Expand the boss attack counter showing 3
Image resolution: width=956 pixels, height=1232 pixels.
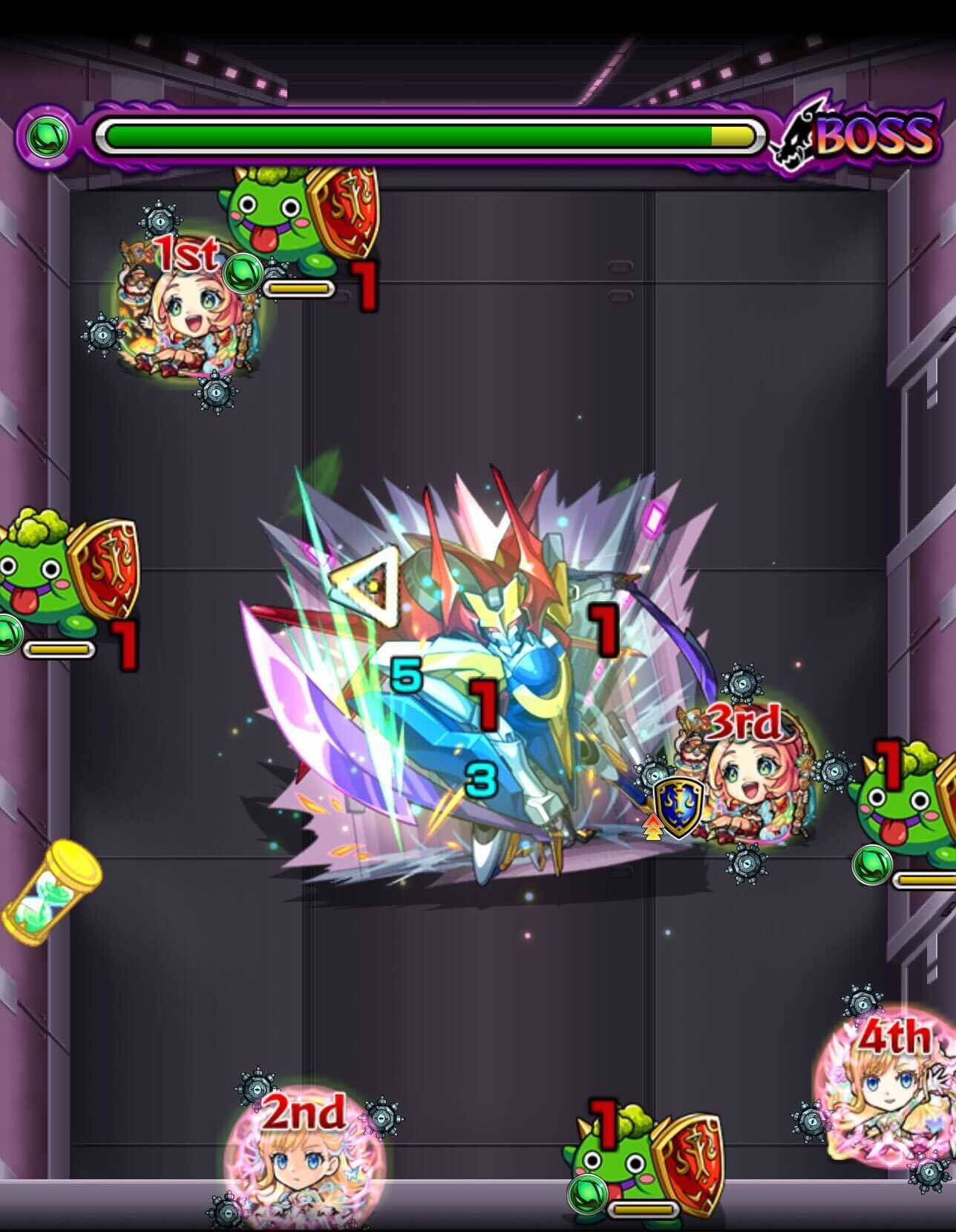[x=481, y=779]
